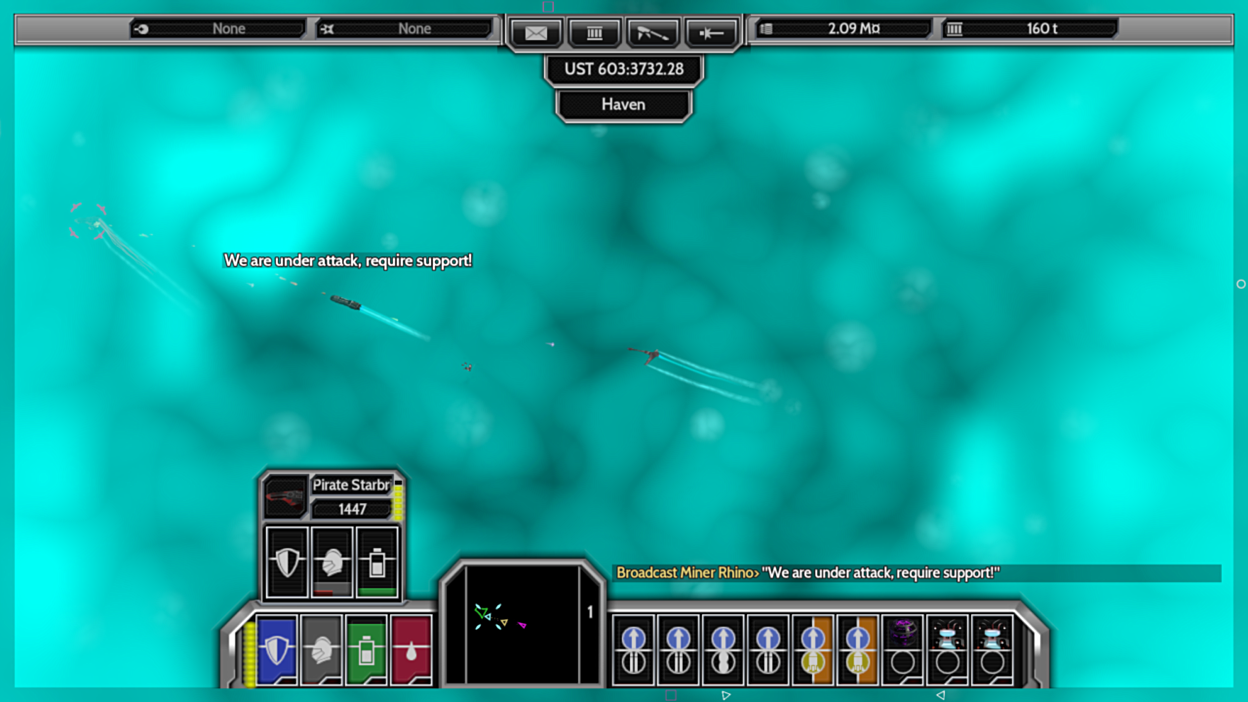Click the rifle weapon icon button
Screen dimensions: 1248x702
(x=652, y=33)
